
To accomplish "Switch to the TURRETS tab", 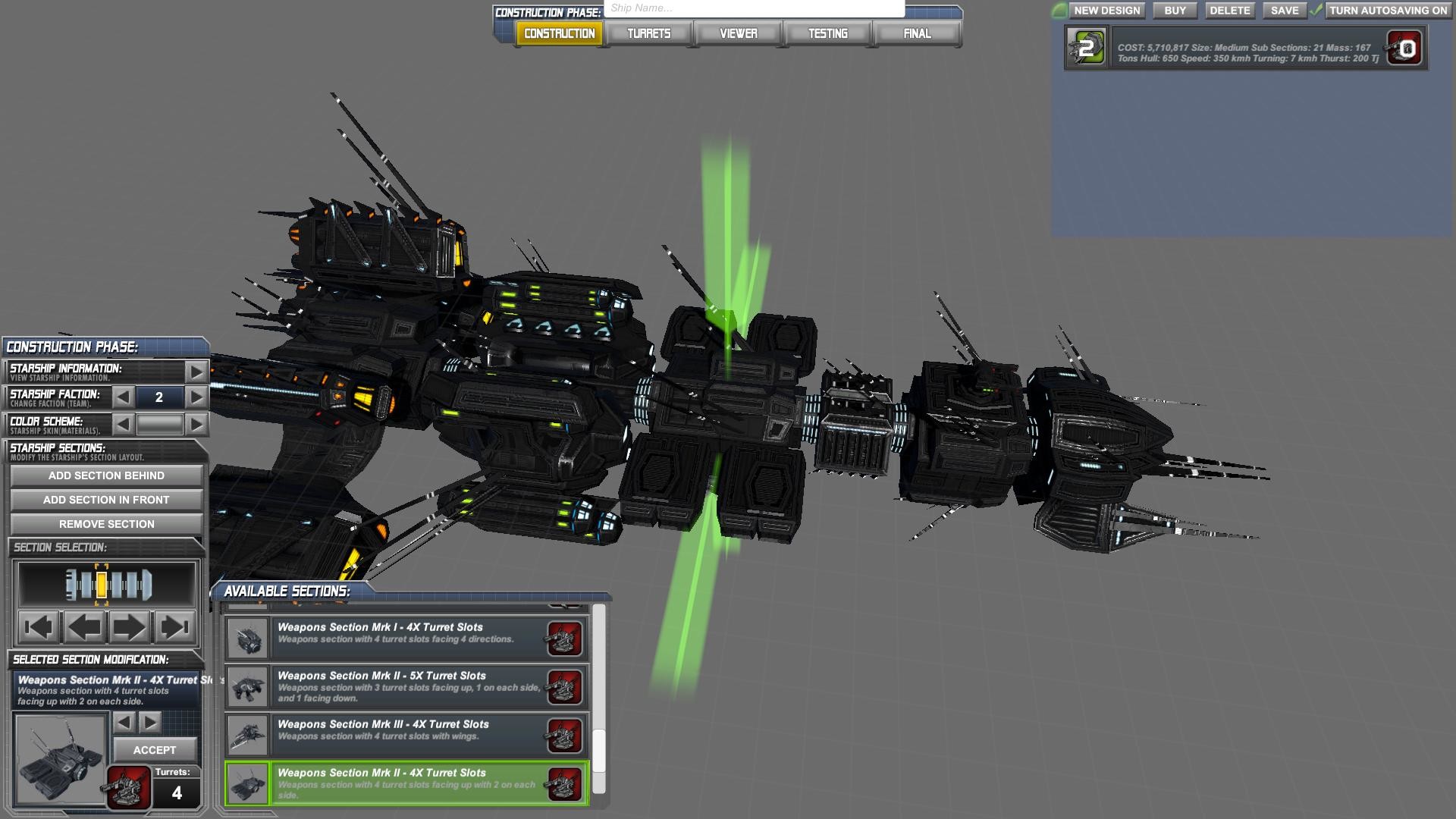I will click(x=648, y=33).
